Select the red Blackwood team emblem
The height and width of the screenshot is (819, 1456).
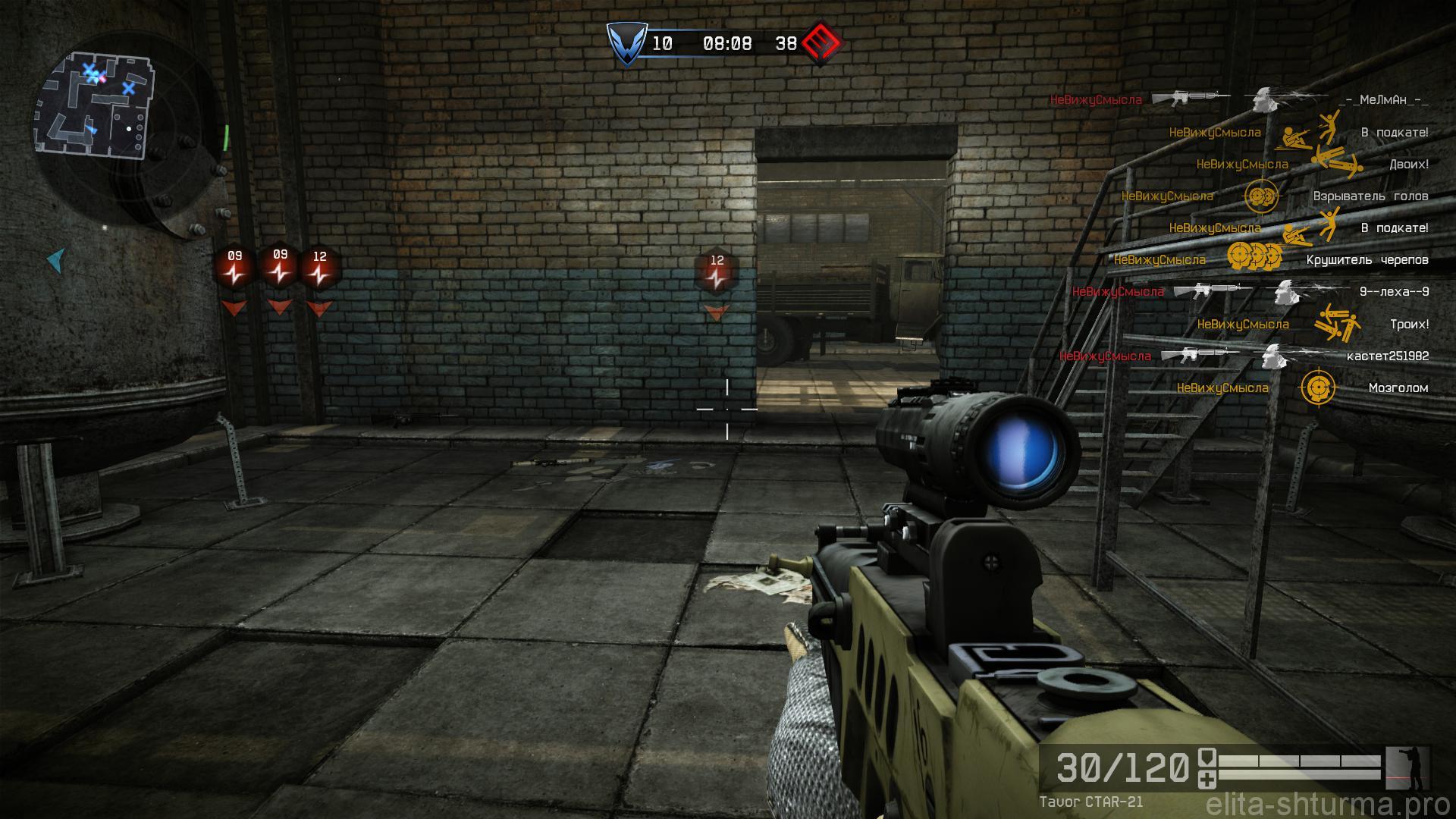point(822,43)
